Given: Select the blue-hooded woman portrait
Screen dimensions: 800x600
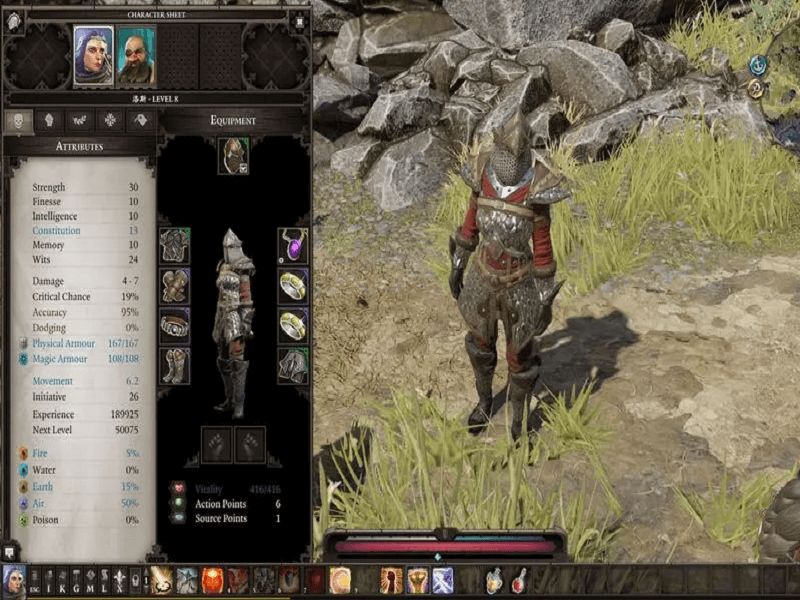Looking at the screenshot, I should point(93,55).
